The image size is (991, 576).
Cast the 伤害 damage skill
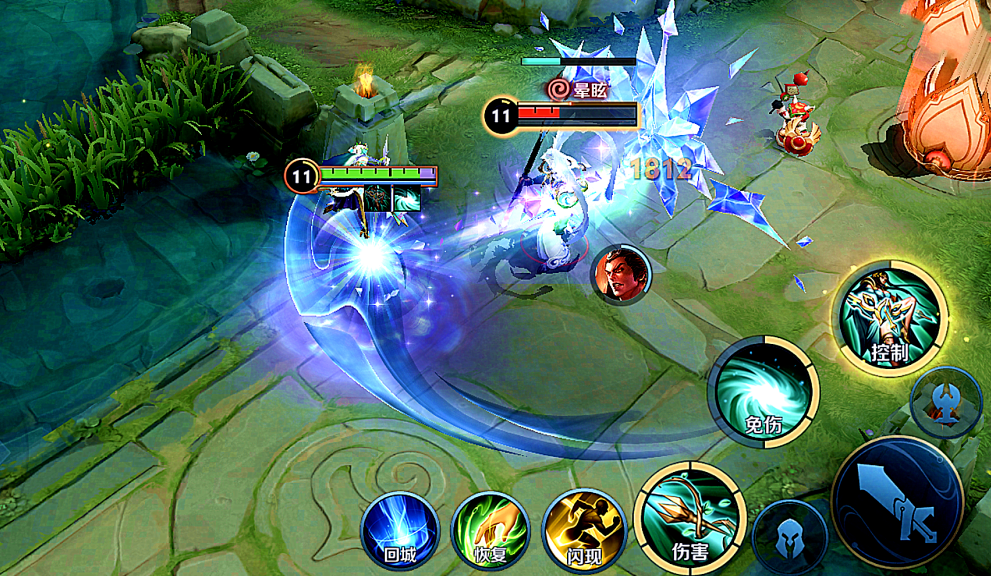click(689, 508)
